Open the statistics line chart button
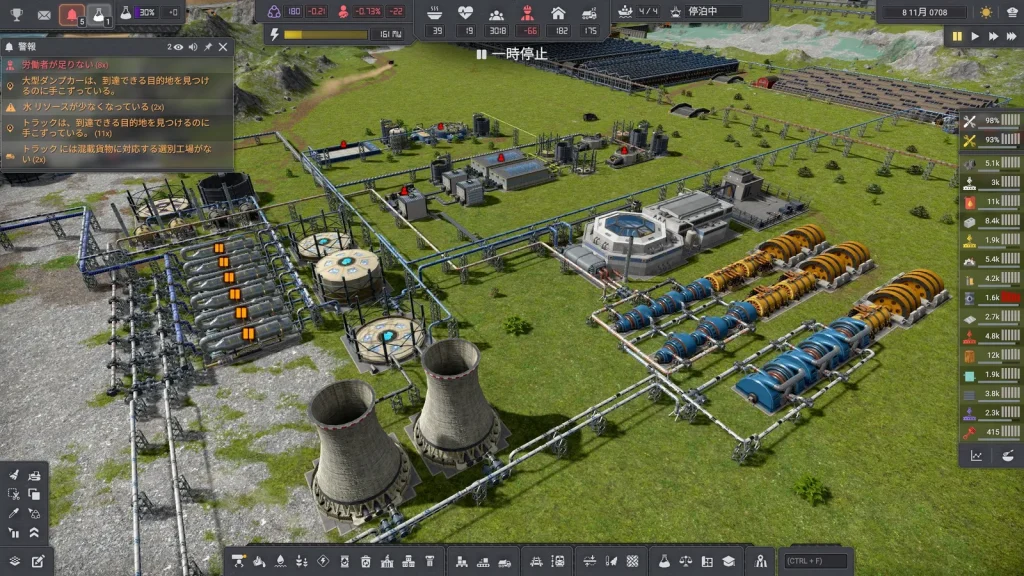The width and height of the screenshot is (1024, 576). 976,455
